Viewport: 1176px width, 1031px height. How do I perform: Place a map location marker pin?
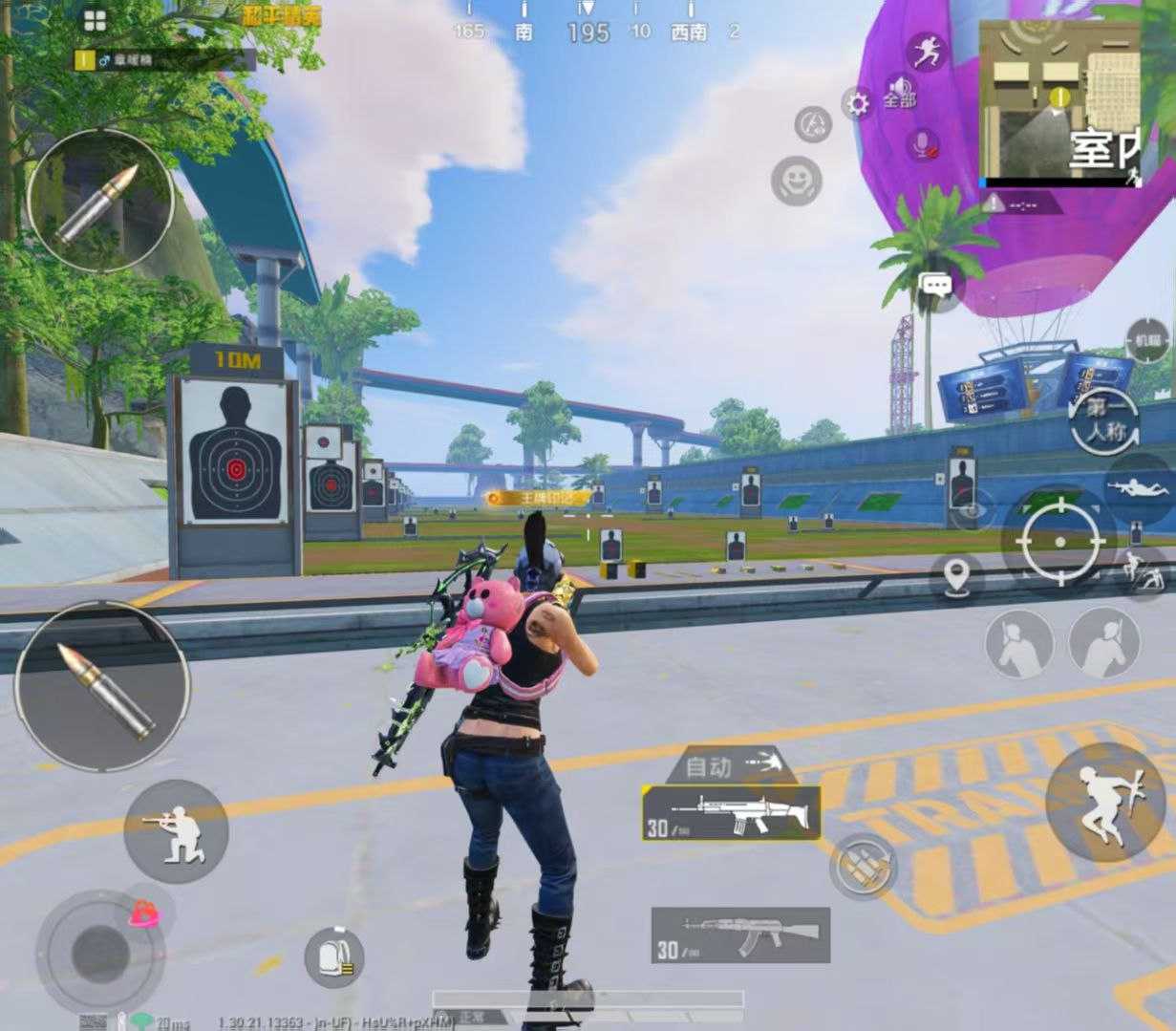click(x=956, y=576)
